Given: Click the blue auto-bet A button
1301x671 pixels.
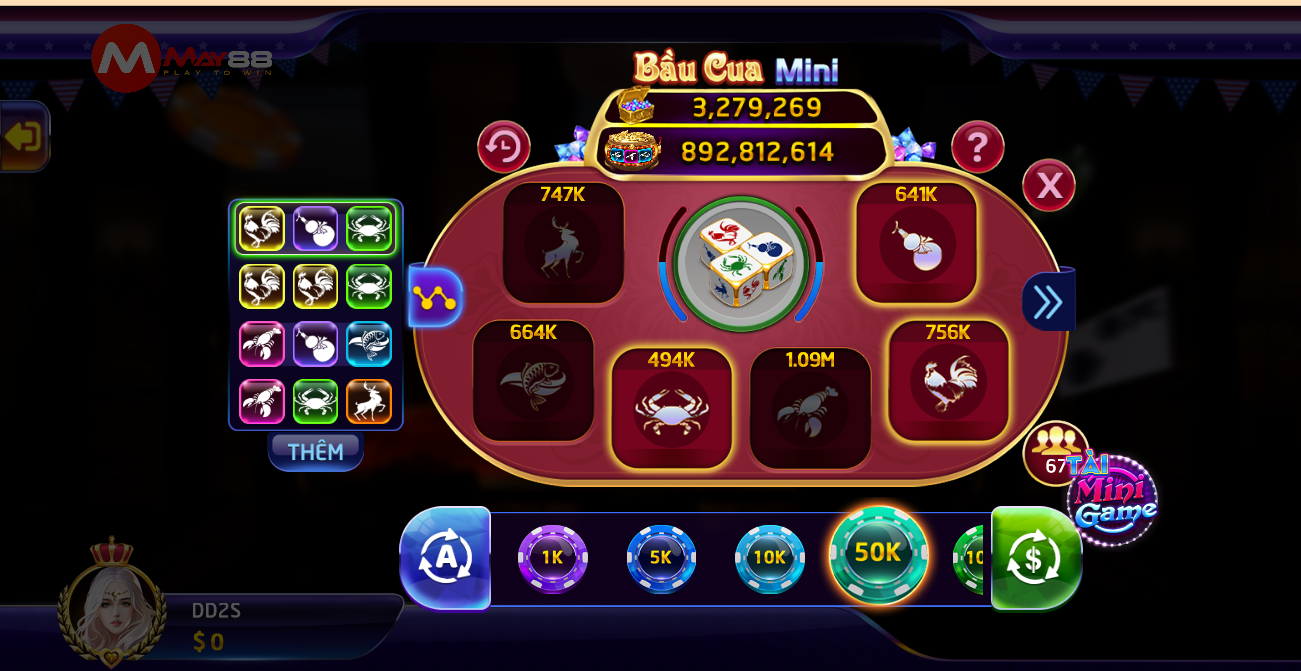Looking at the screenshot, I should (x=444, y=558).
